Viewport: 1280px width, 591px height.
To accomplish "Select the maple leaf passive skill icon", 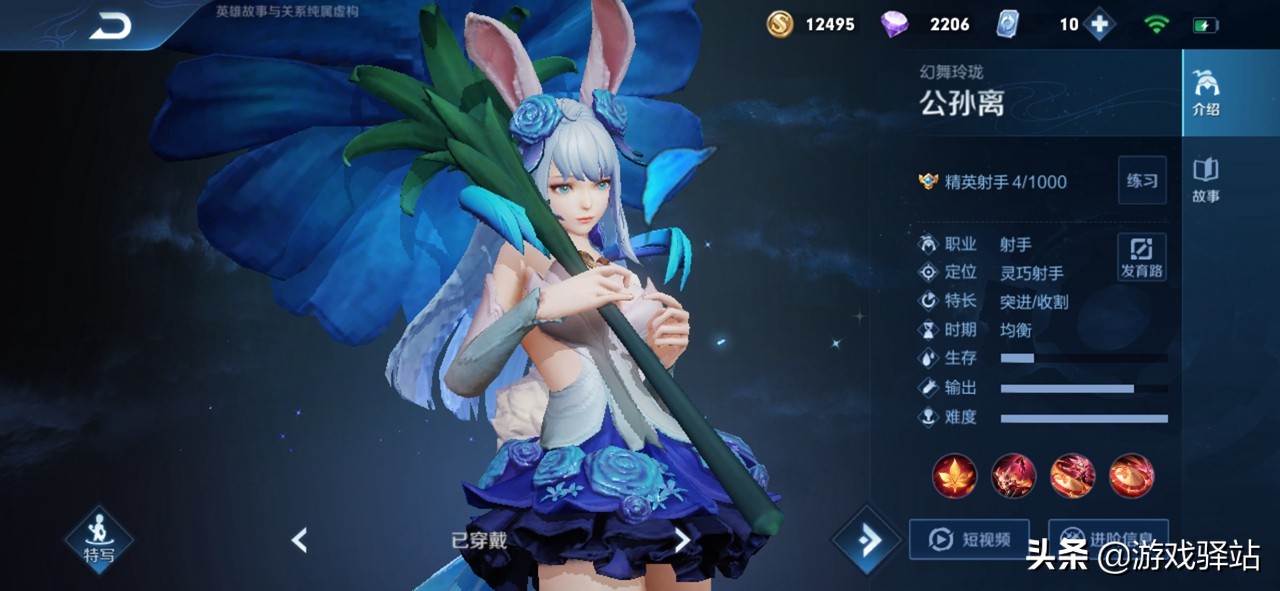I will tap(954, 476).
